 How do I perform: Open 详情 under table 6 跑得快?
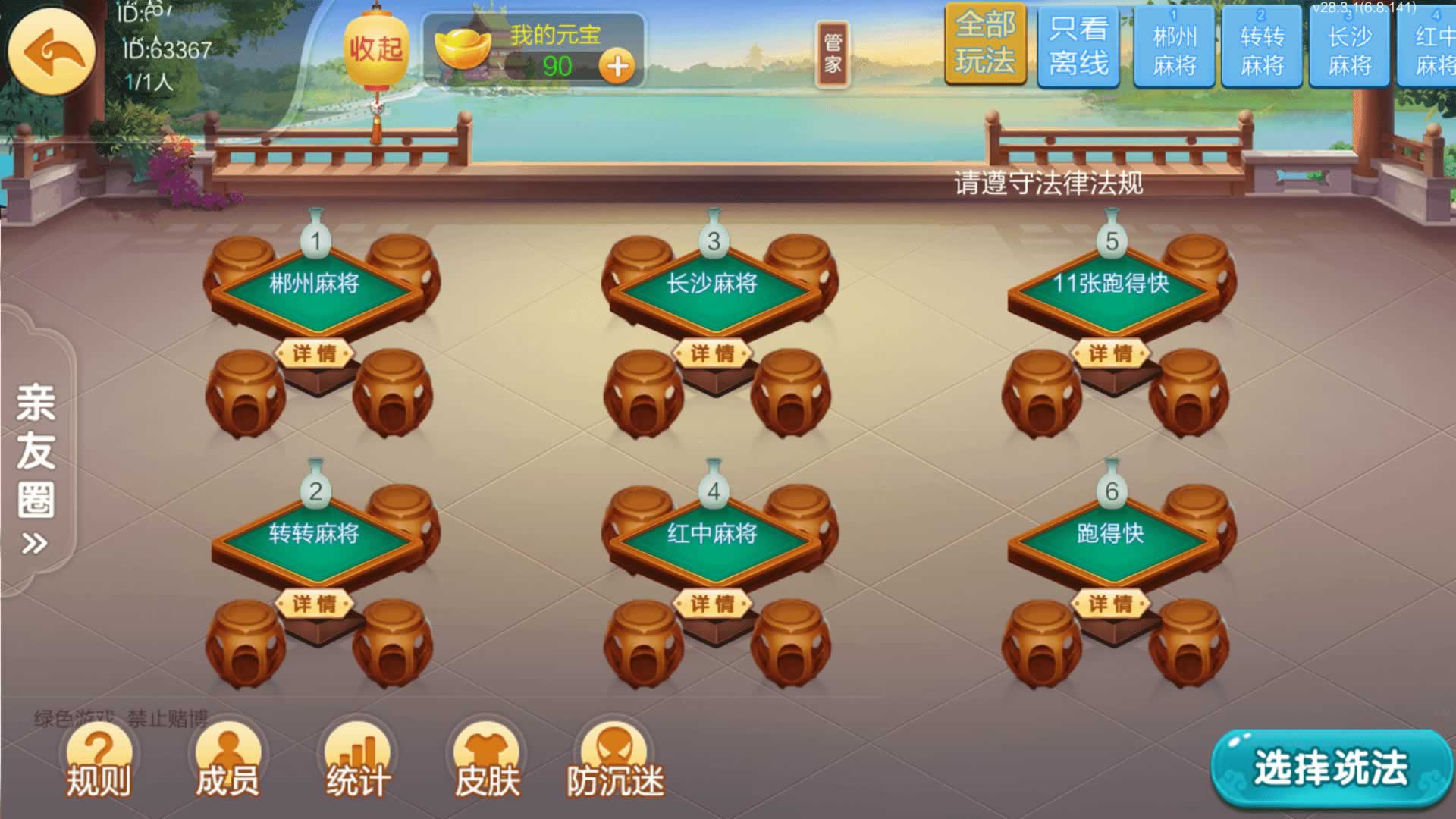click(x=1111, y=604)
